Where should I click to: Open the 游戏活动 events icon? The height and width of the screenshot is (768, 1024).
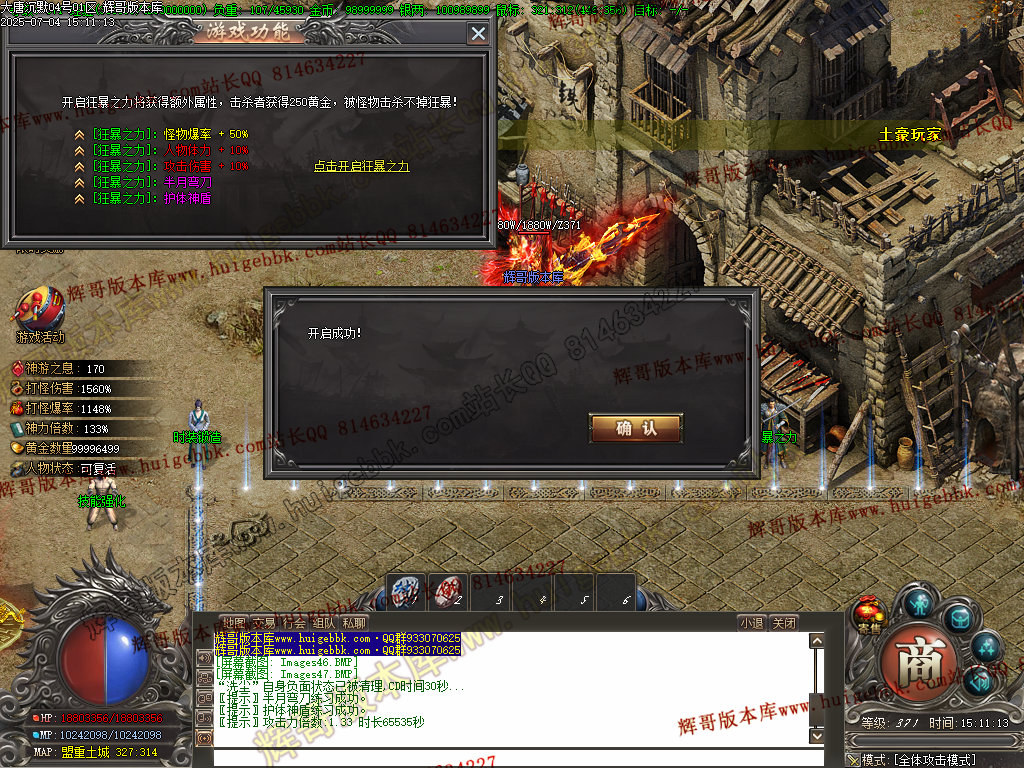pyautogui.click(x=40, y=312)
